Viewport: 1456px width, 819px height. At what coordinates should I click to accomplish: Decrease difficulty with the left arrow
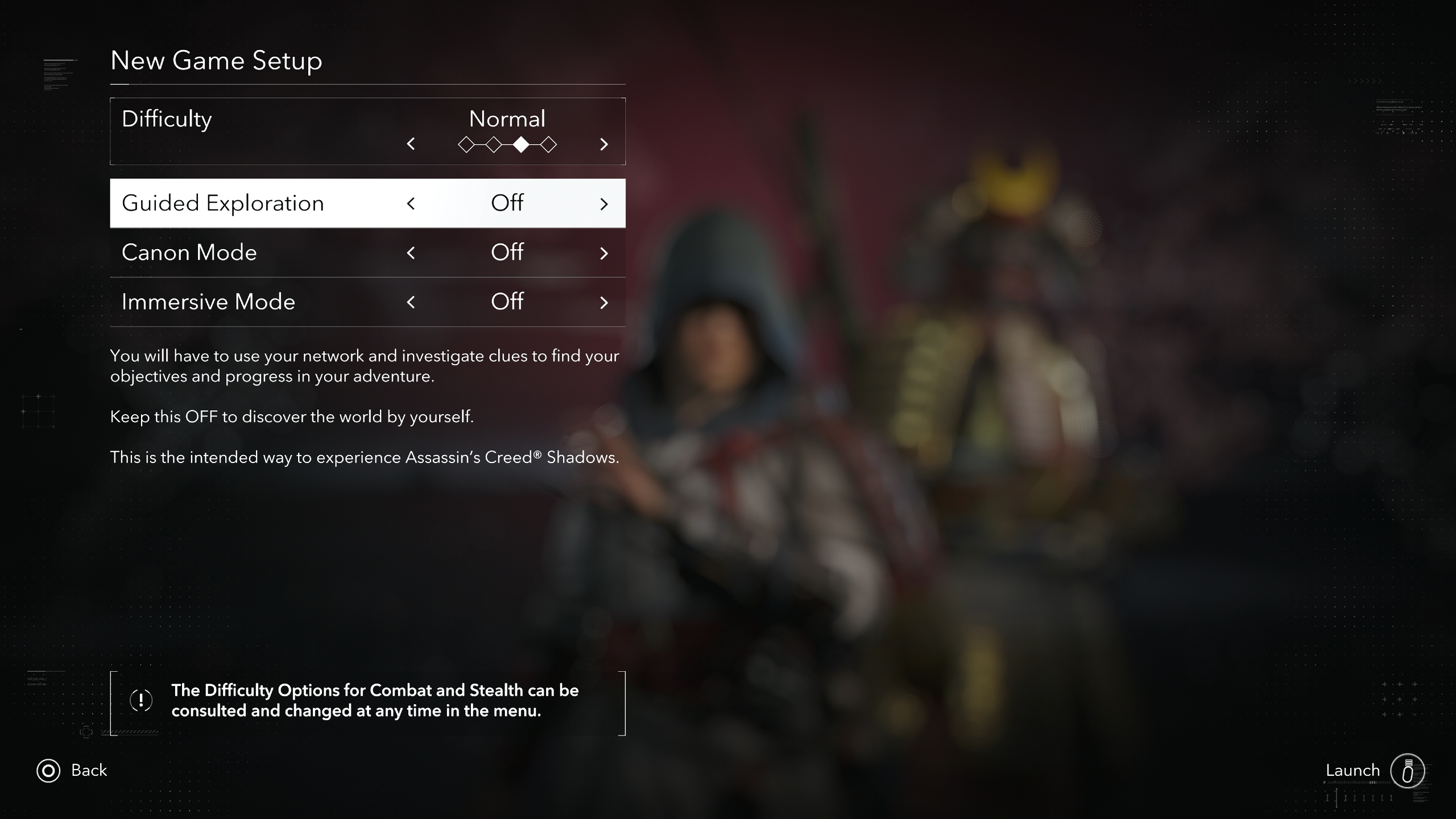coord(411,144)
